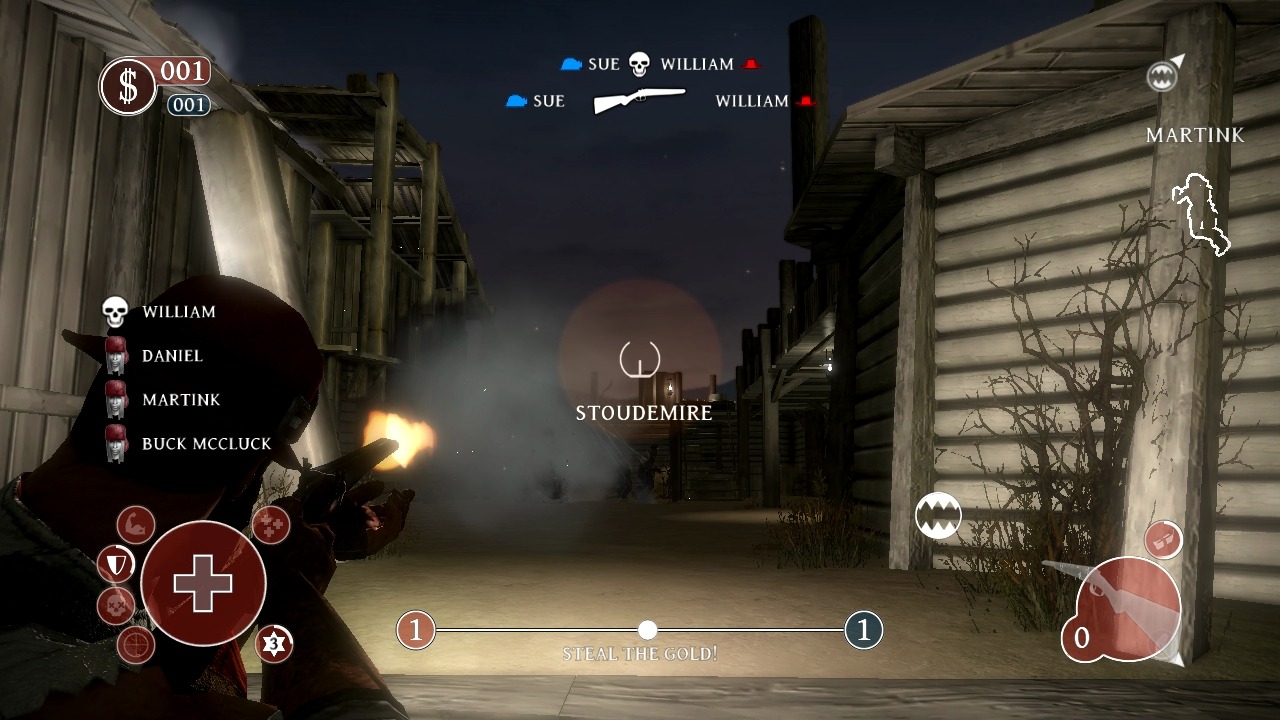Select William in the team roster
The width and height of the screenshot is (1280, 720).
[178, 312]
